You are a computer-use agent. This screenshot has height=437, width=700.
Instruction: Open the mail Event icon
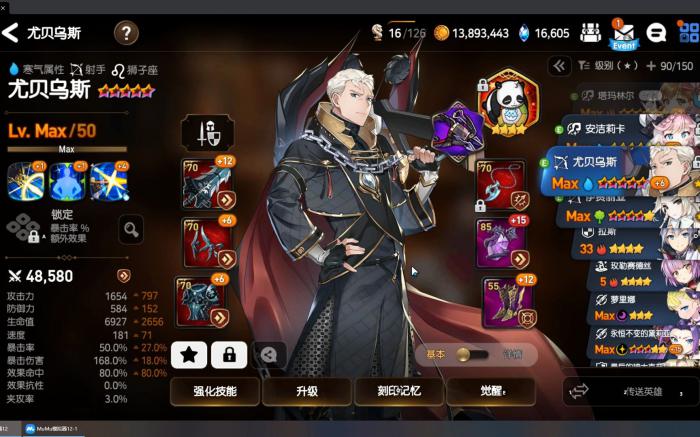623,34
